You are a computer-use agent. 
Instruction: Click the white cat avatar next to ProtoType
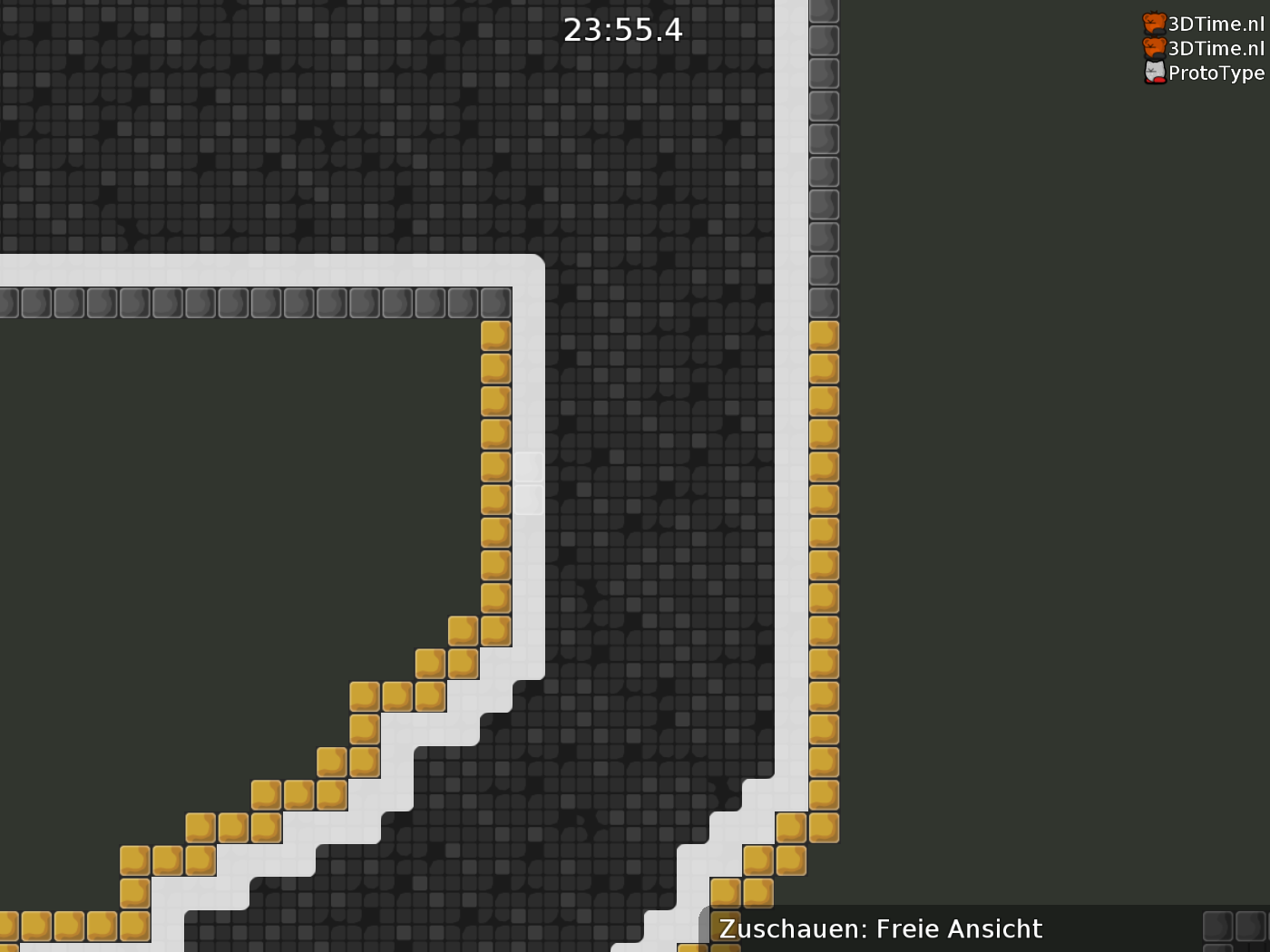pos(1154,73)
